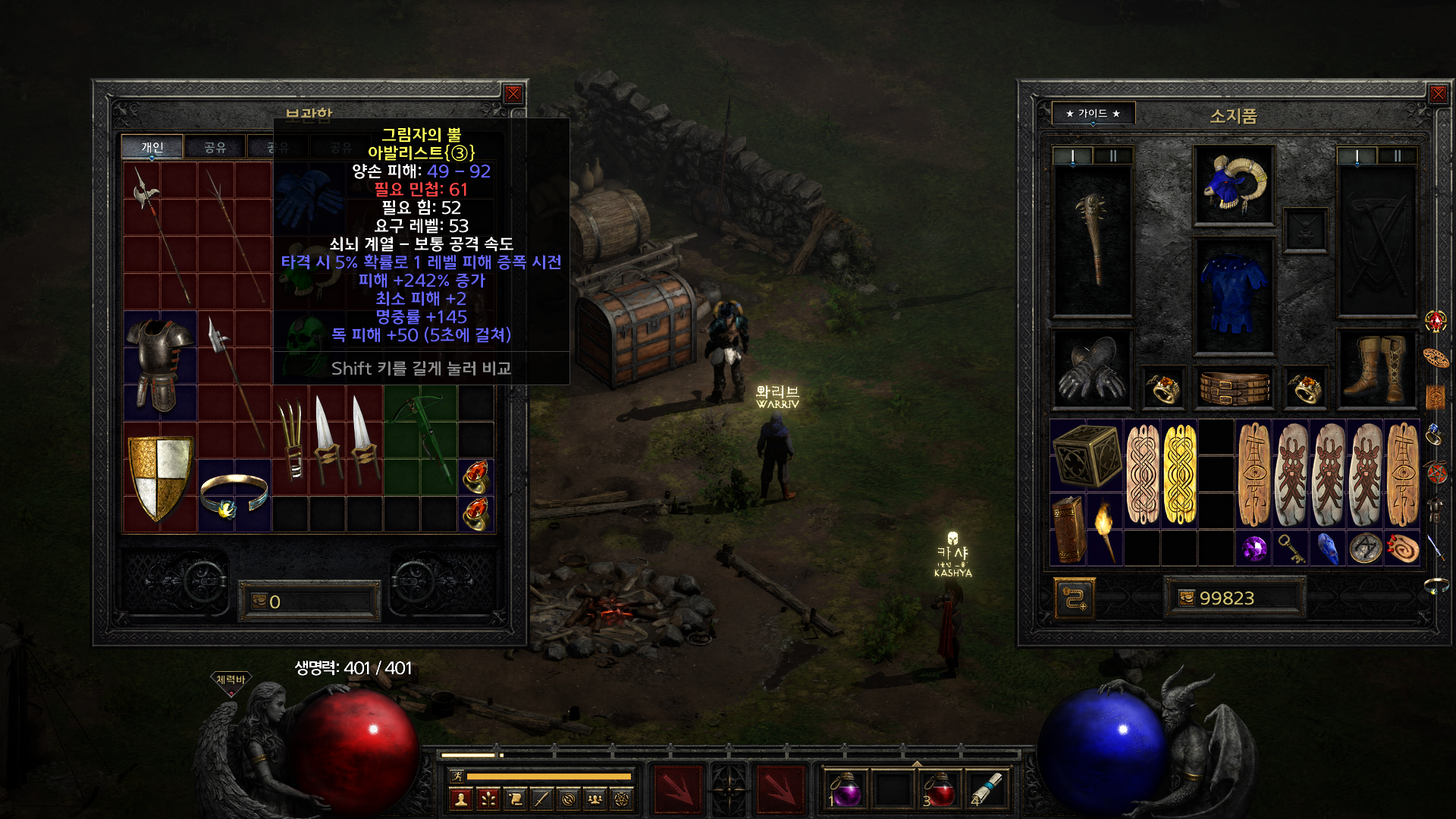Select the golden key in inventory
The width and height of the screenshot is (1456, 819).
click(x=1290, y=548)
